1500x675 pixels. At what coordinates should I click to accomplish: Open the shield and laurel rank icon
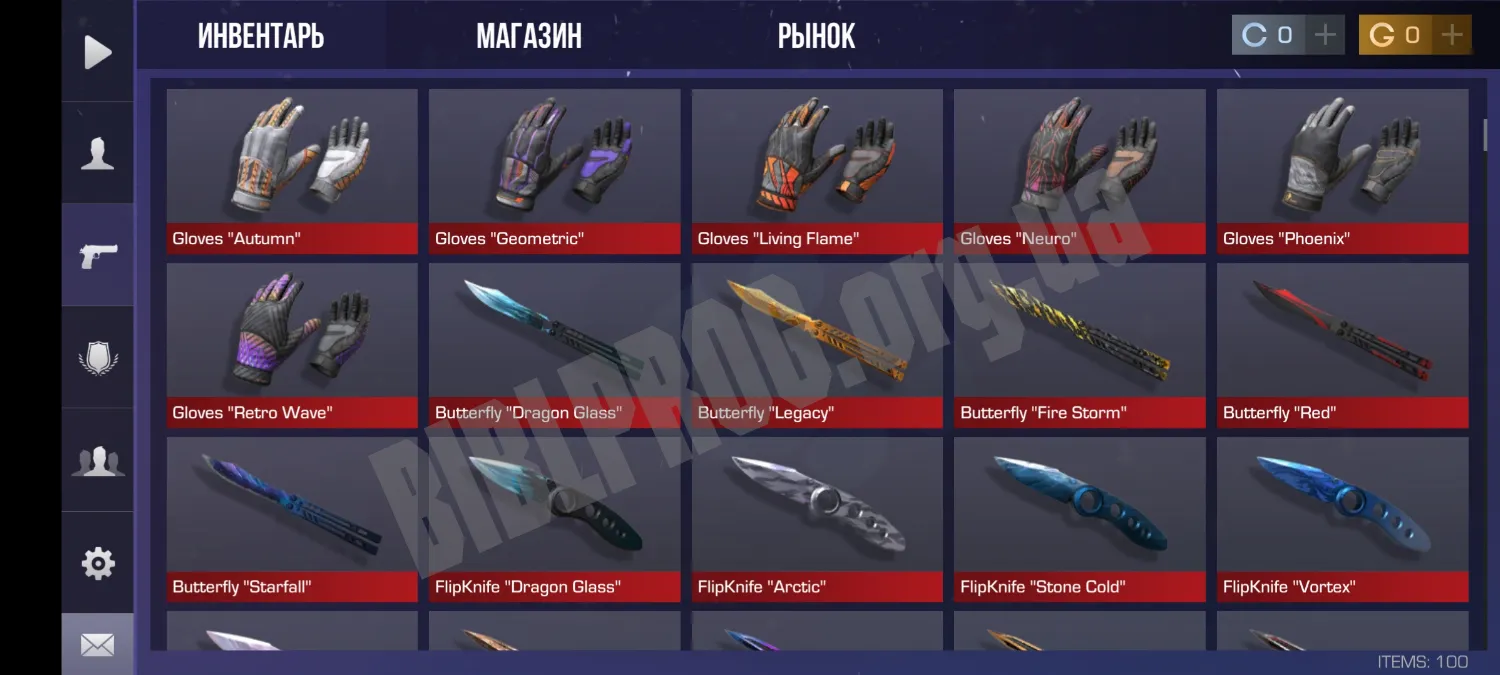pos(98,358)
